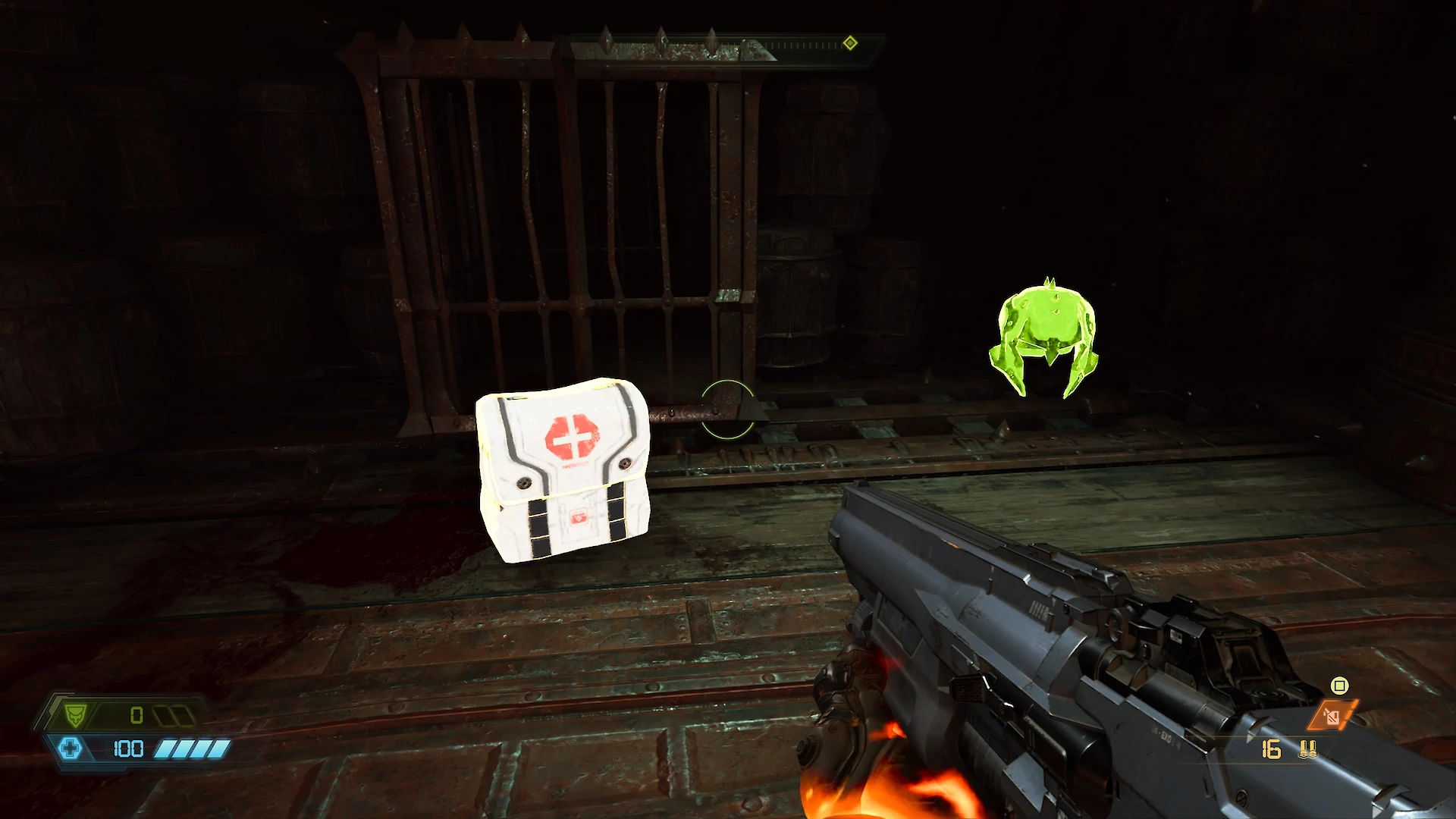
Task: Click the green armor shield icon
Action: 75,715
